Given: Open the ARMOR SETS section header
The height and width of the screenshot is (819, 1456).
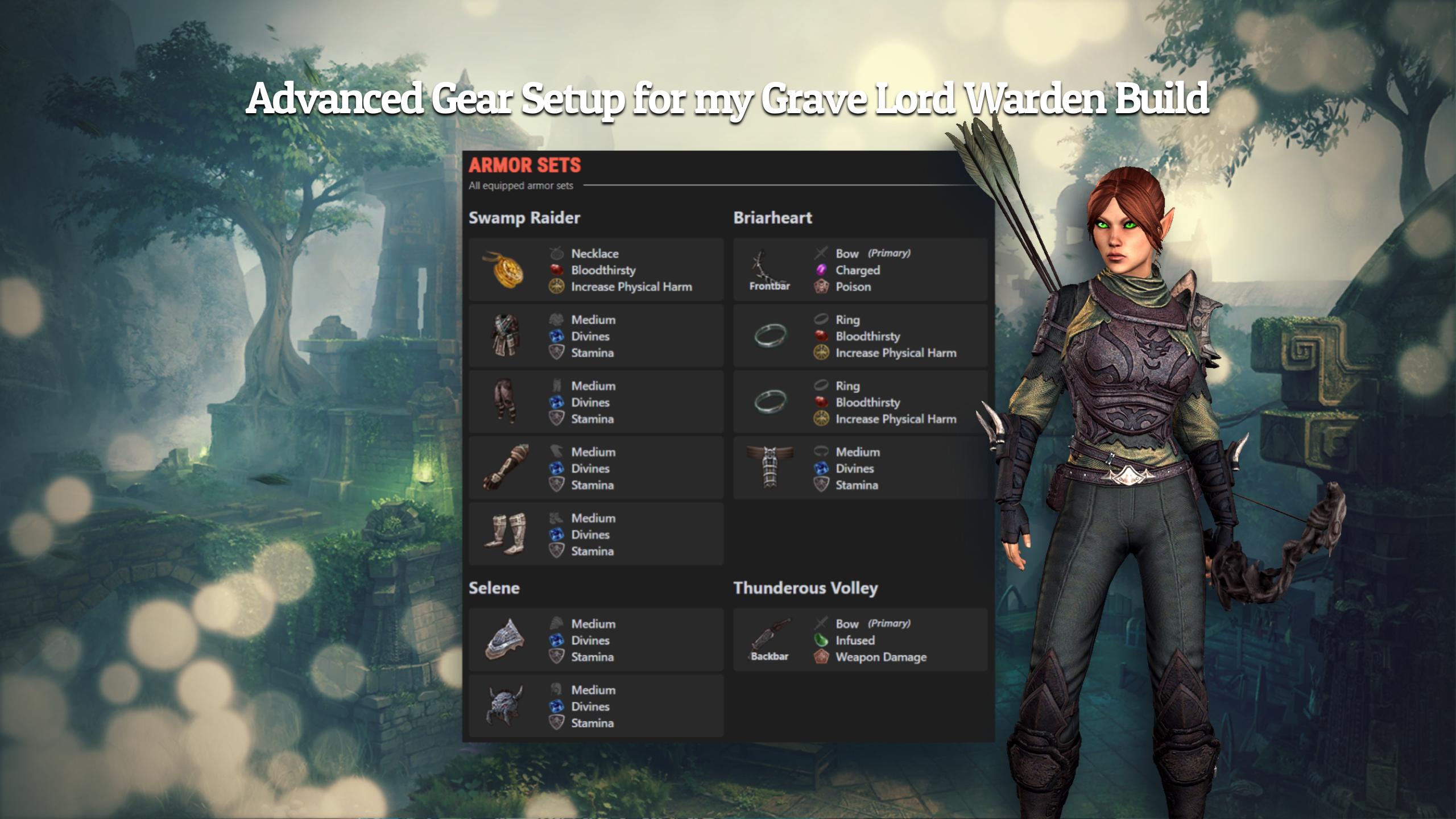Looking at the screenshot, I should [524, 166].
